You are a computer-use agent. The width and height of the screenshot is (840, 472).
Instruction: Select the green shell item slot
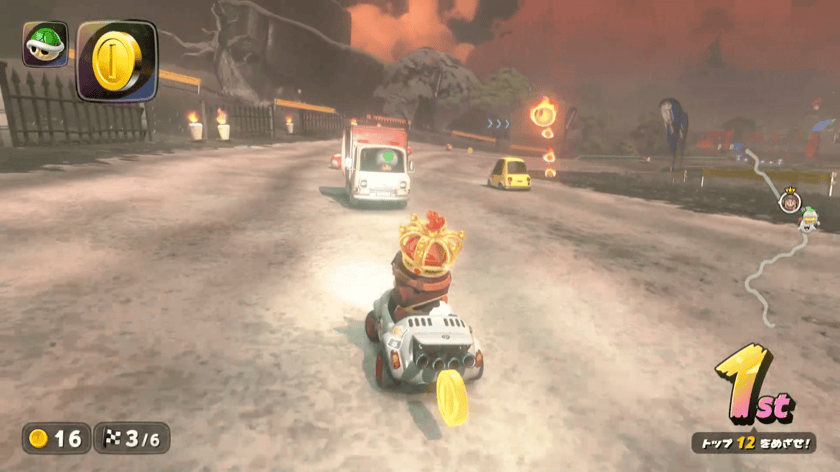pos(45,44)
